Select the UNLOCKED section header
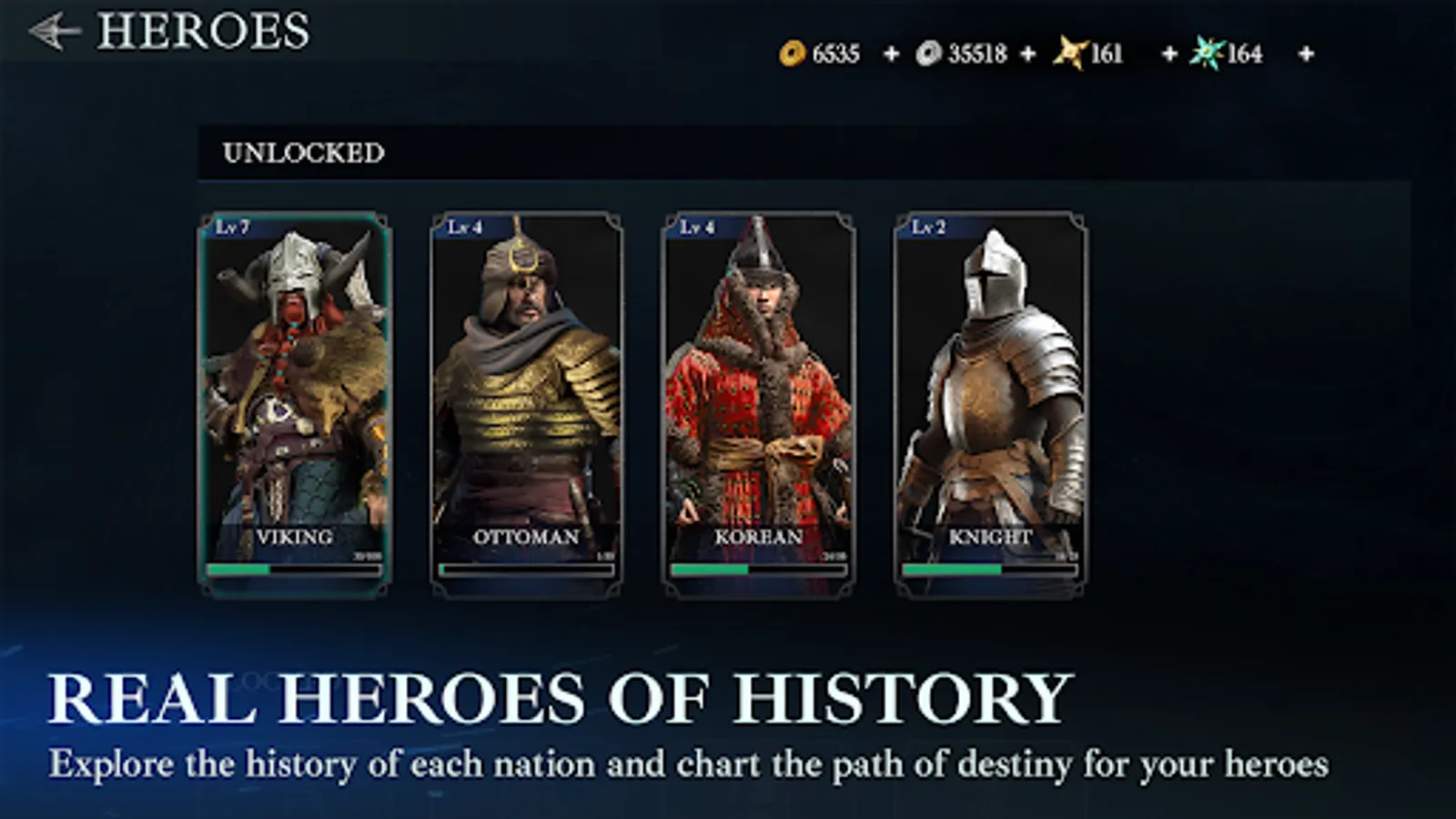1456x819 pixels. click(303, 152)
